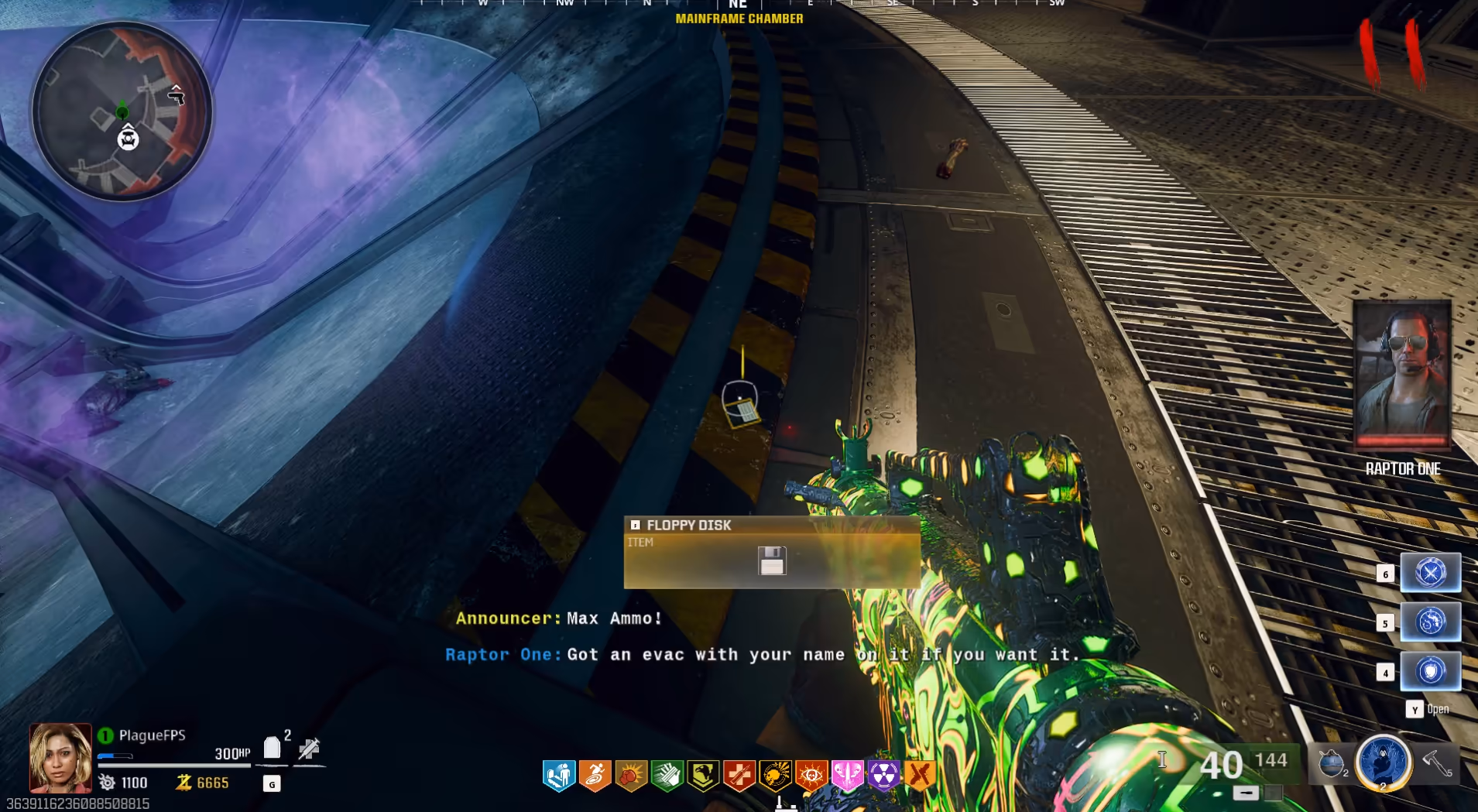The height and width of the screenshot is (812, 1478).
Task: Select the green speed-hand perk badge
Action: (x=667, y=775)
